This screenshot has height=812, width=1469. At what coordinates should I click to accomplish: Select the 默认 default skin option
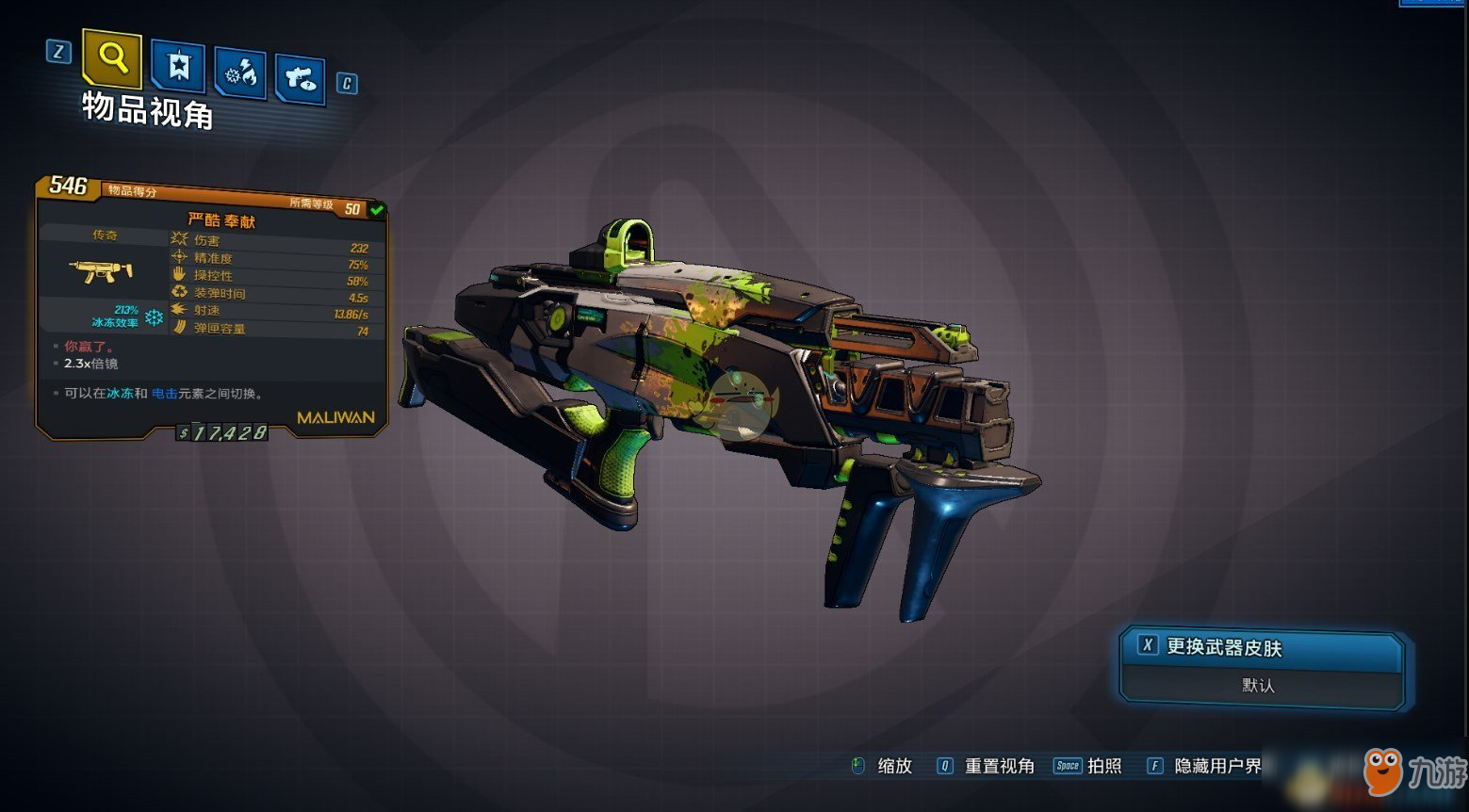tap(1258, 686)
